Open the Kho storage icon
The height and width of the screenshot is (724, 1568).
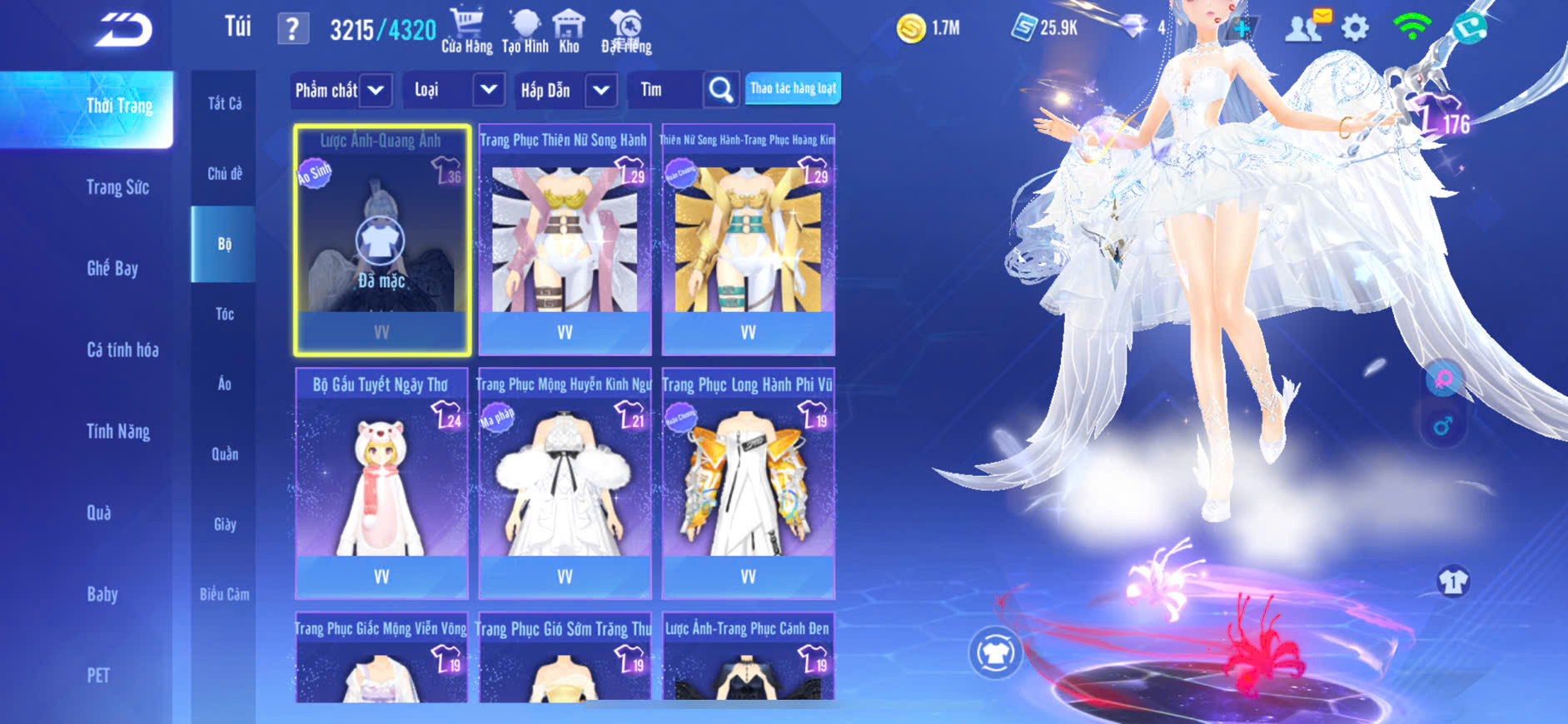pos(569,32)
